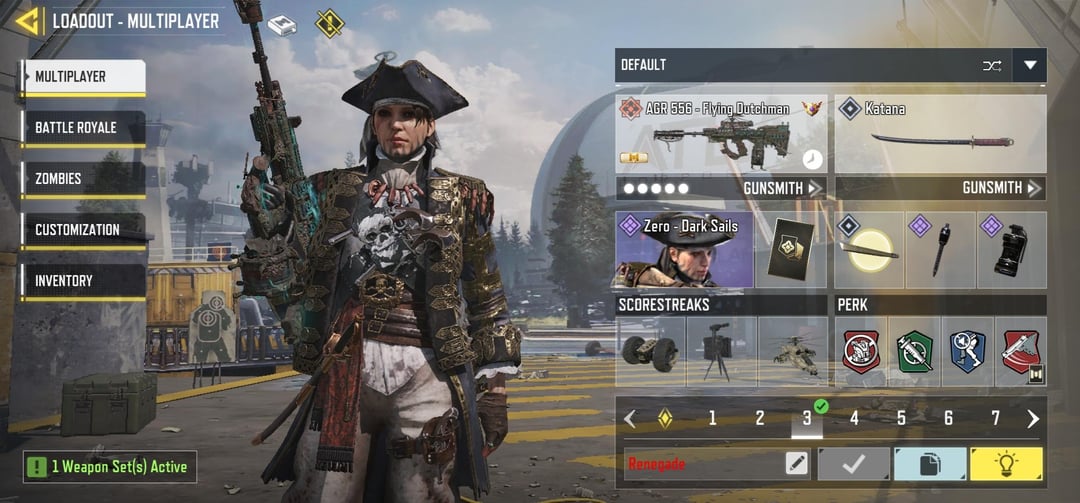Open the green syringe perk slot
This screenshot has width=1080, height=503.
click(x=914, y=352)
